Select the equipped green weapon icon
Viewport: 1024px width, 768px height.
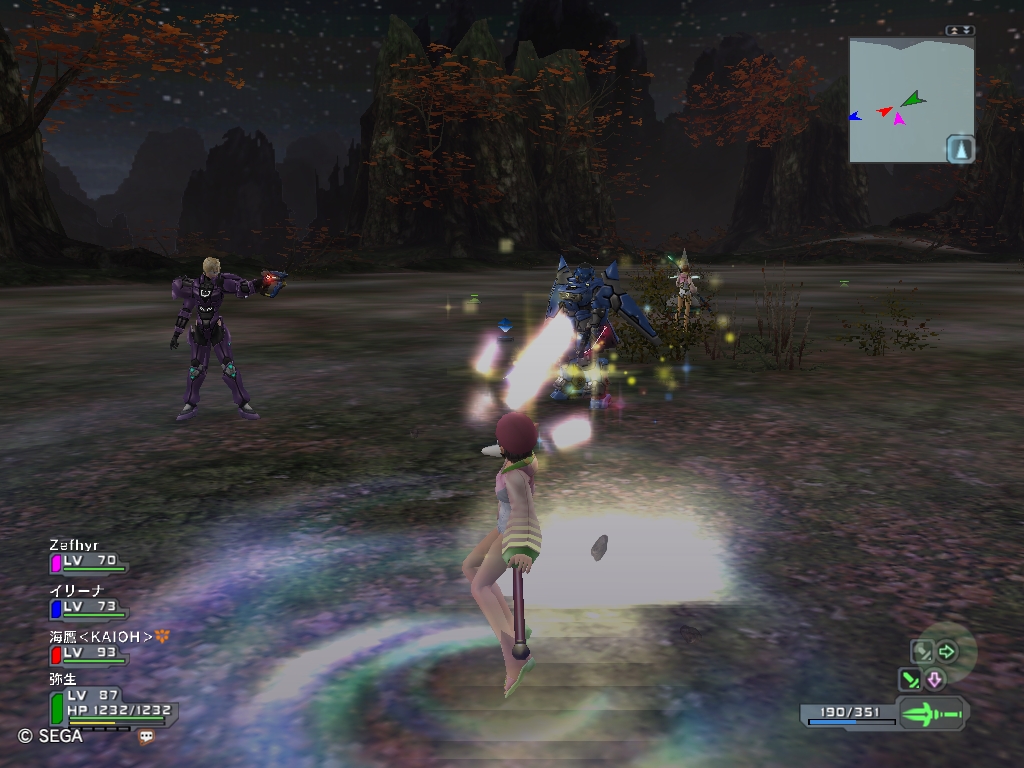[x=931, y=714]
